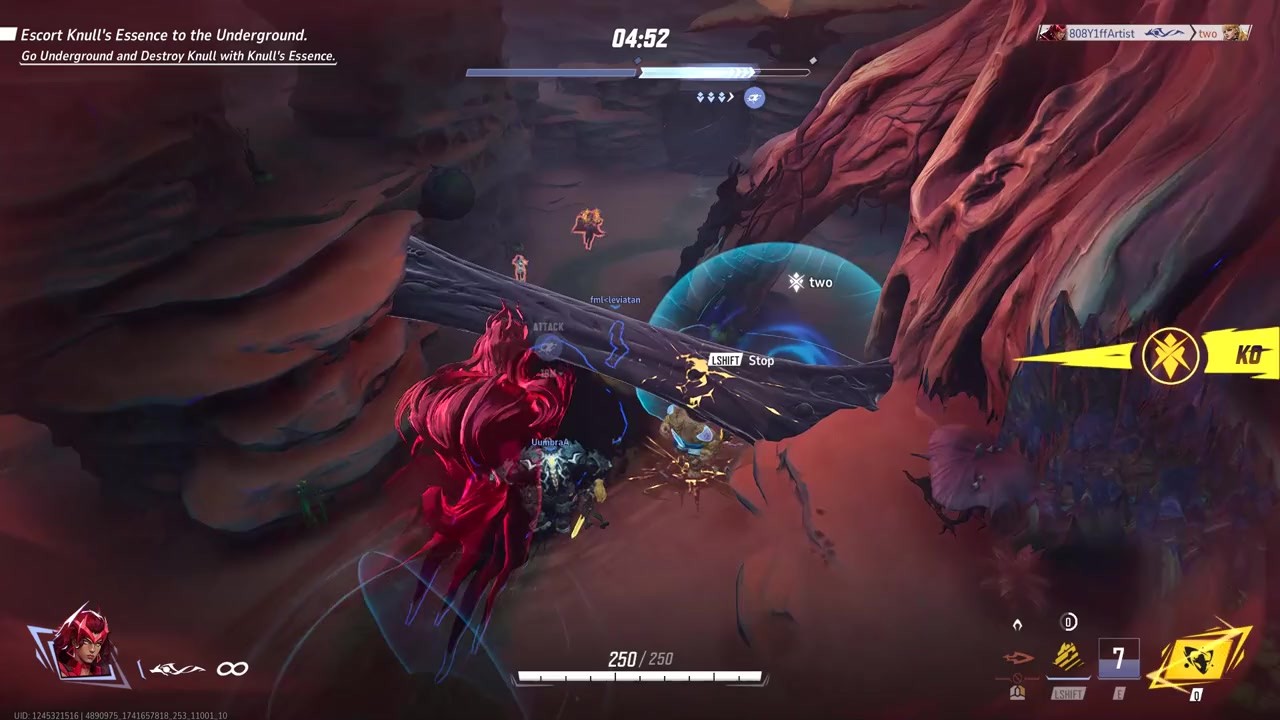The width and height of the screenshot is (1280, 720).
Task: Click the small circular charge counter icon
Action: 1068,623
